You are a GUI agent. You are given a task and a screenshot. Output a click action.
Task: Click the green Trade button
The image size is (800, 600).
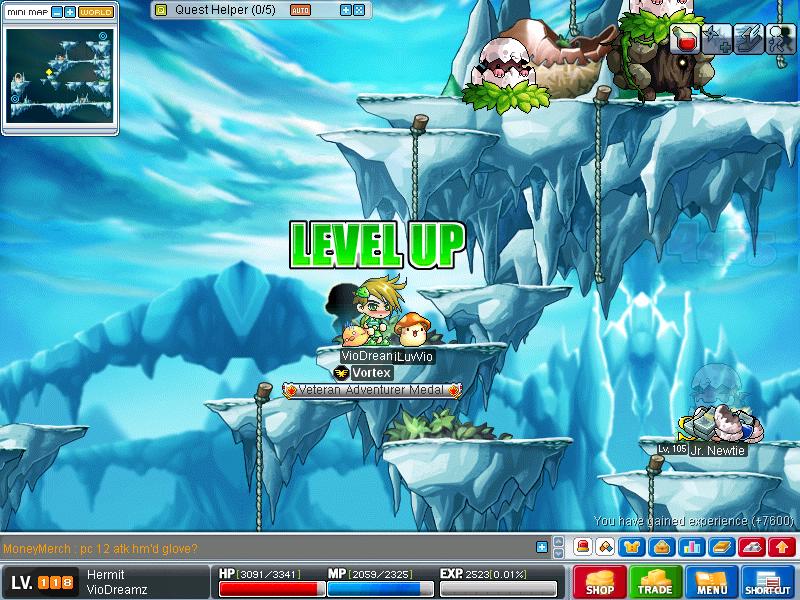coord(656,582)
